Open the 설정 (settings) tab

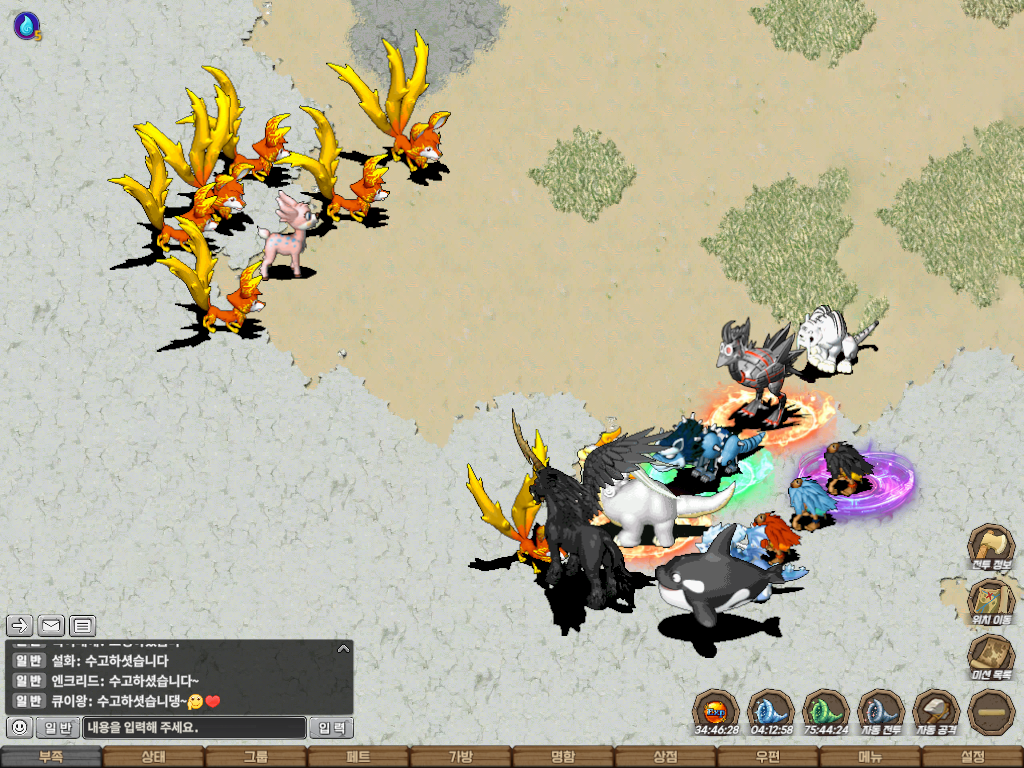coord(972,757)
